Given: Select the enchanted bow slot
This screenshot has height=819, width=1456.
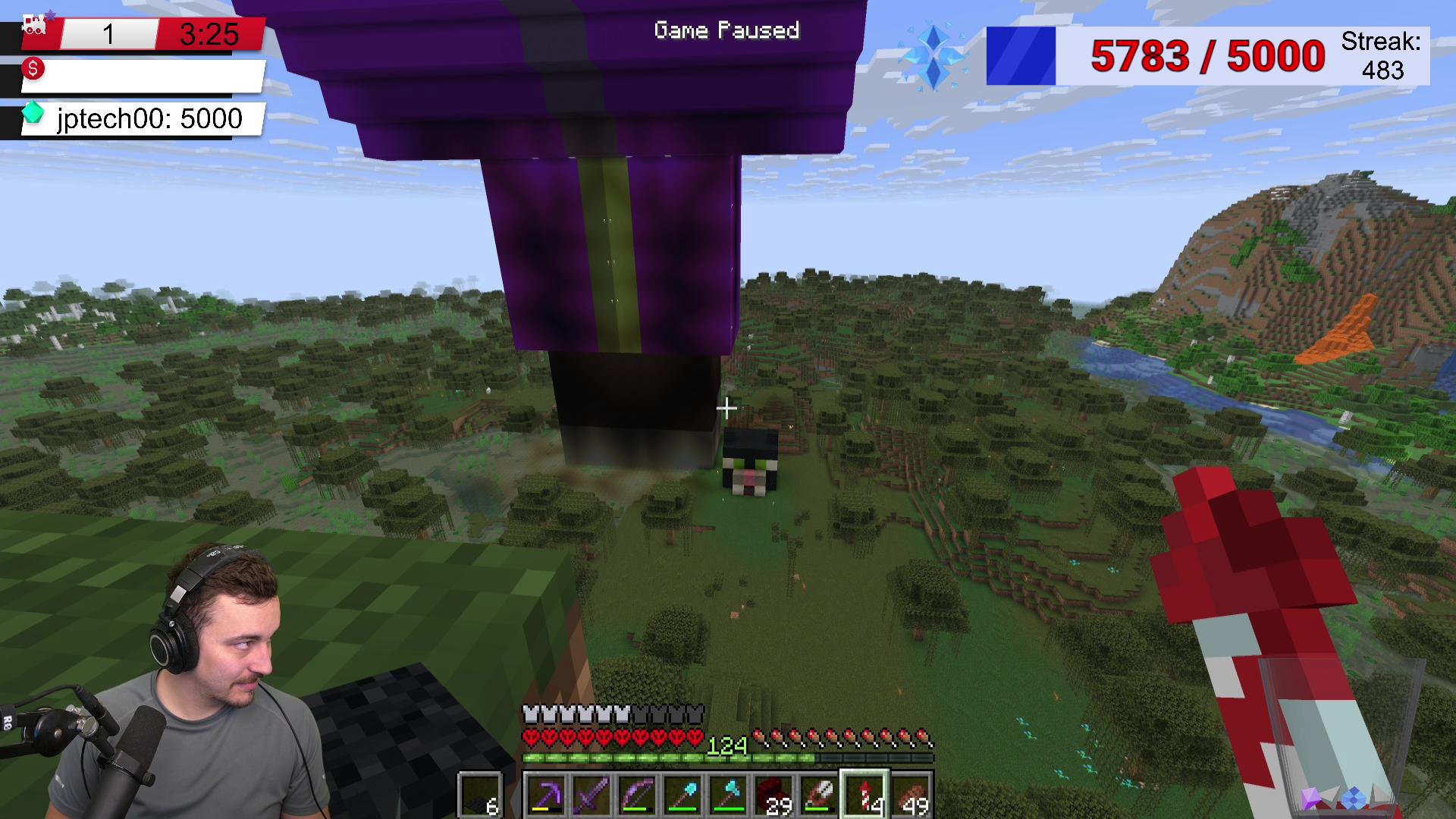Looking at the screenshot, I should point(636,795).
